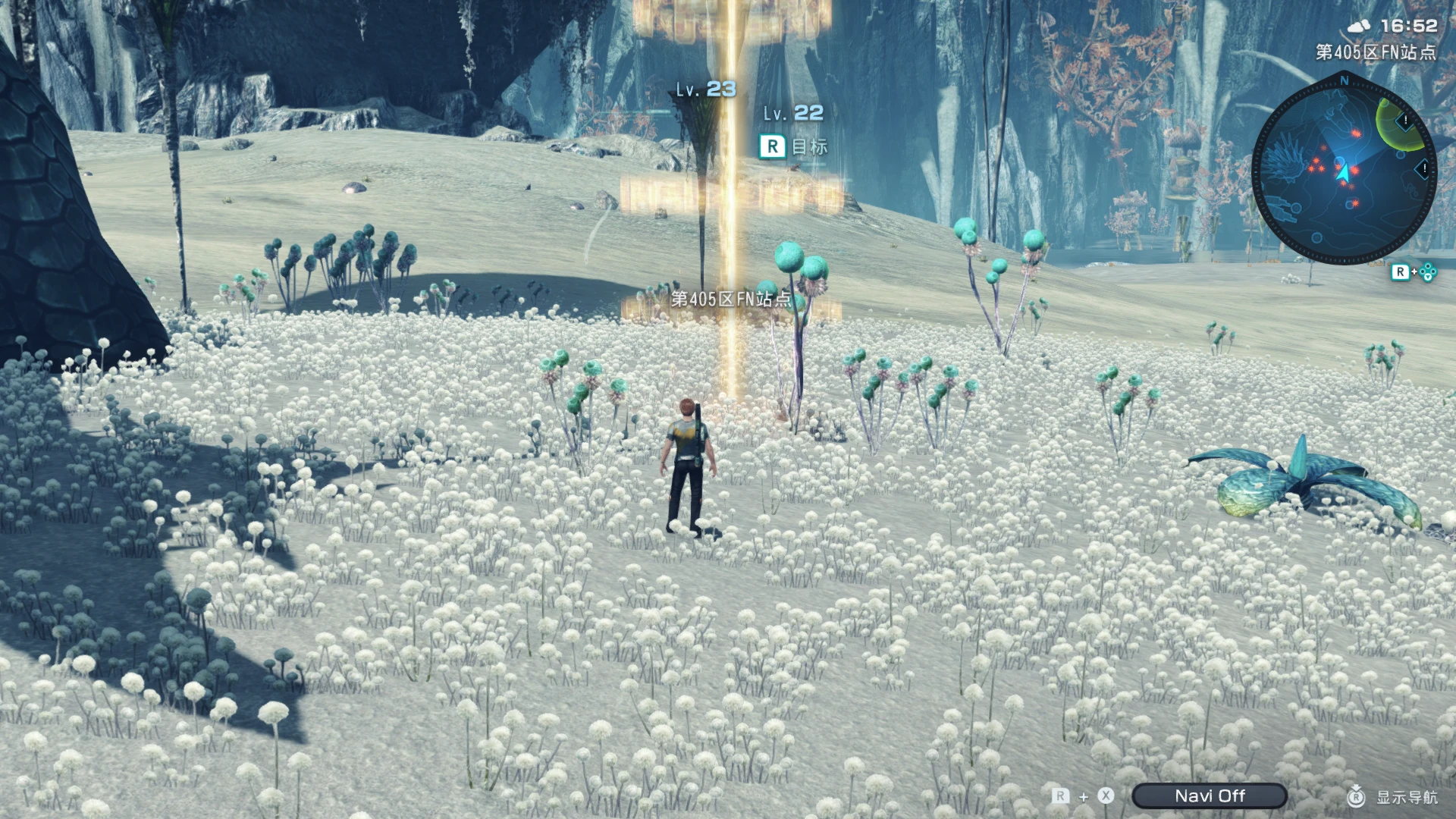Click the player arrow cursor on the minimap
1456x819 pixels.
coord(1344,171)
